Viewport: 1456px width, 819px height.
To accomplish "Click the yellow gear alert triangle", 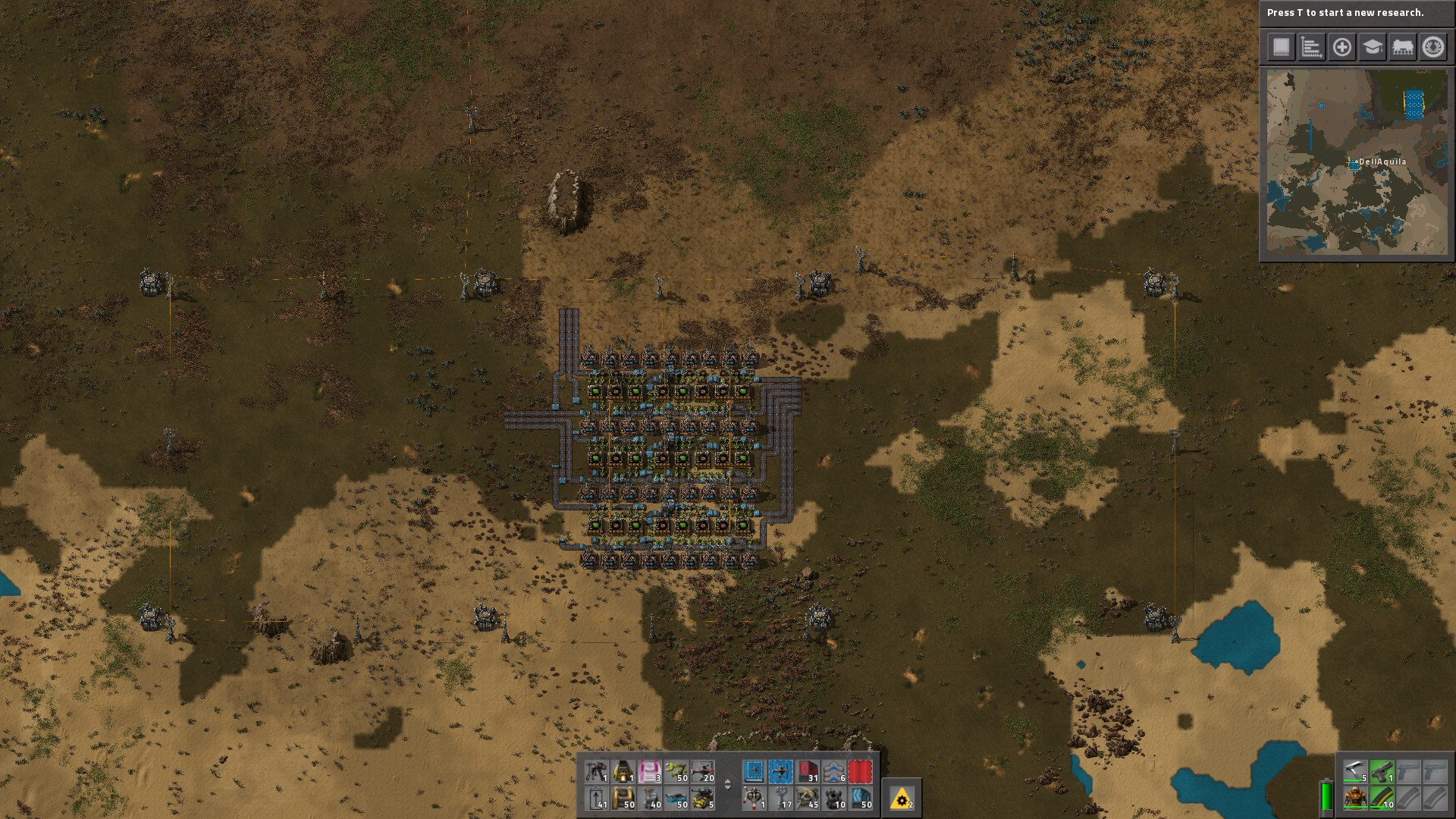I will click(x=902, y=799).
